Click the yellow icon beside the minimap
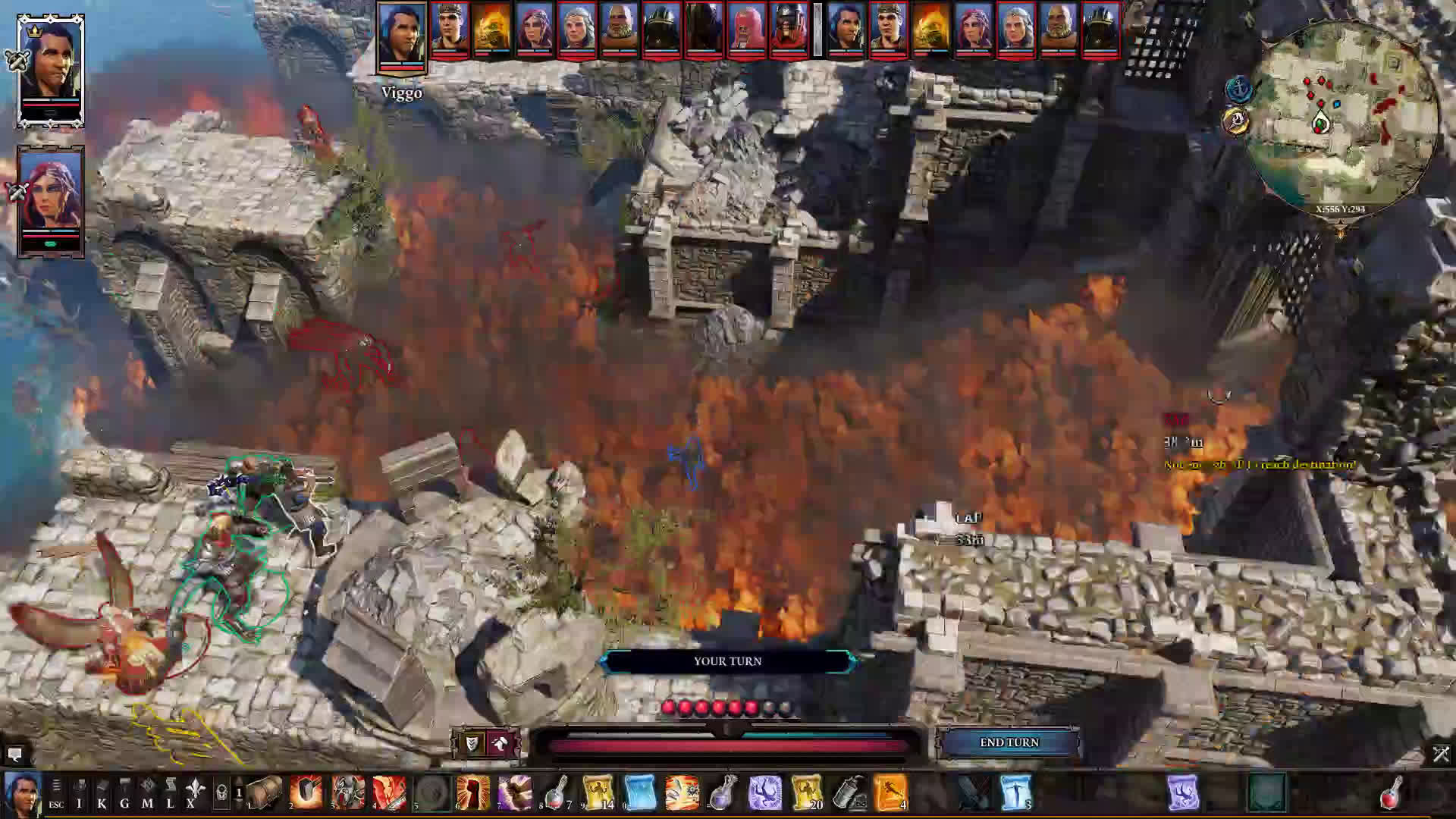The image size is (1456, 819). (x=1236, y=121)
